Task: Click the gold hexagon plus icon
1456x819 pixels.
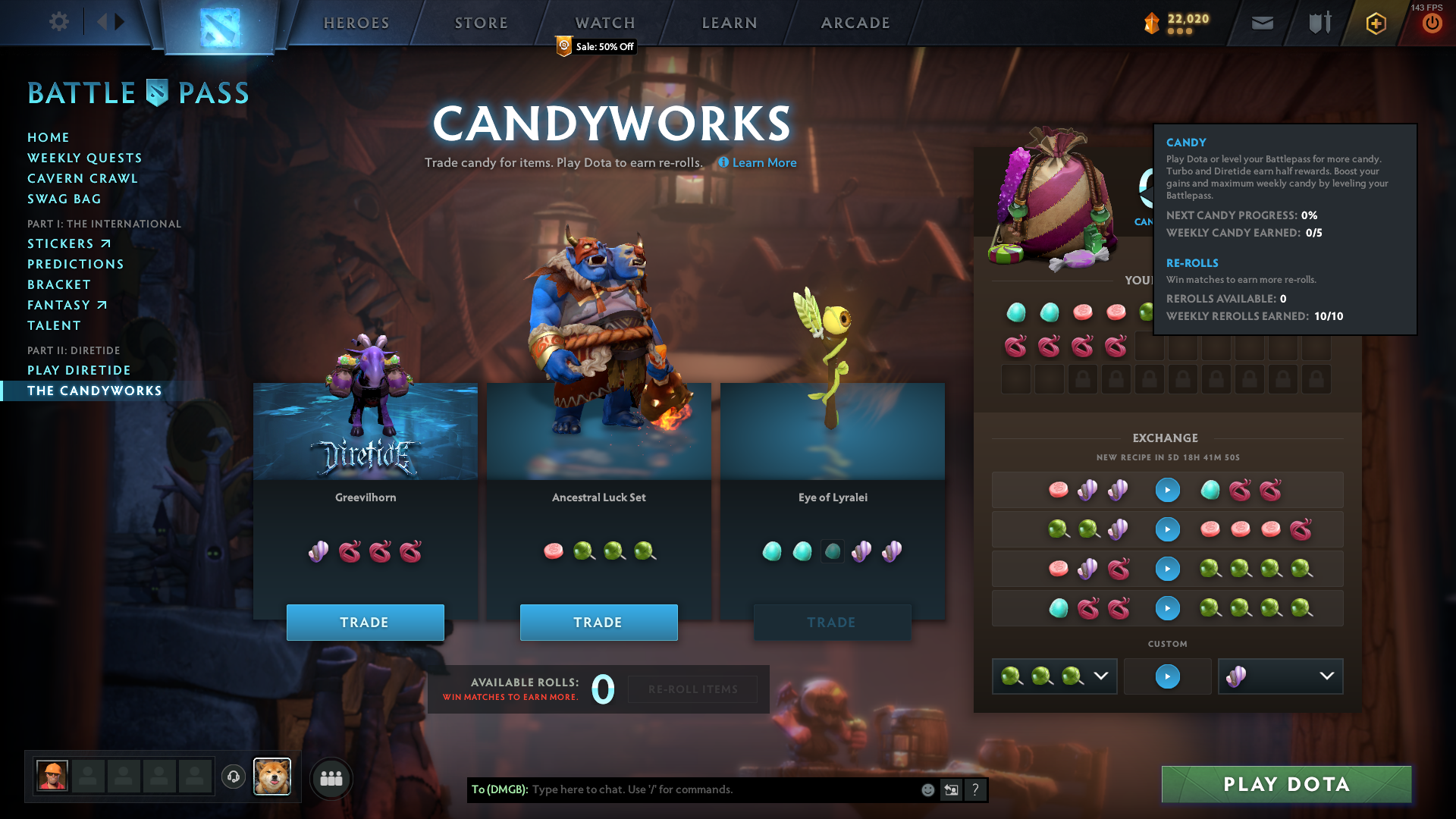Action: click(1374, 23)
